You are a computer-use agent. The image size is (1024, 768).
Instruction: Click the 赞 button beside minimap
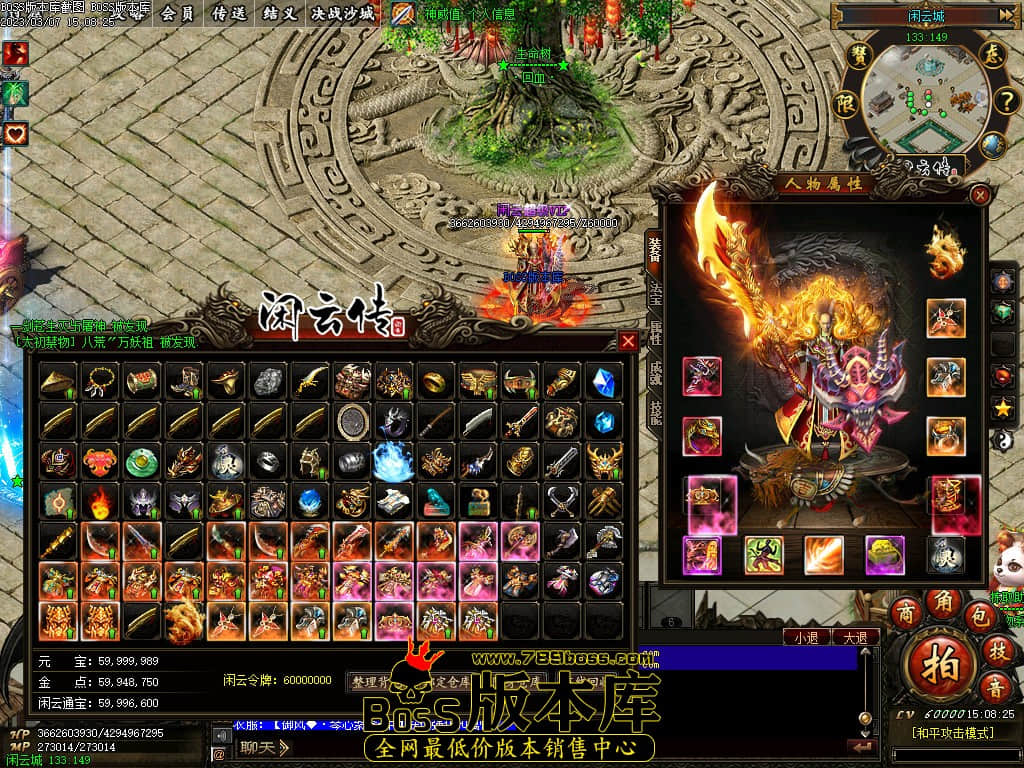point(858,56)
